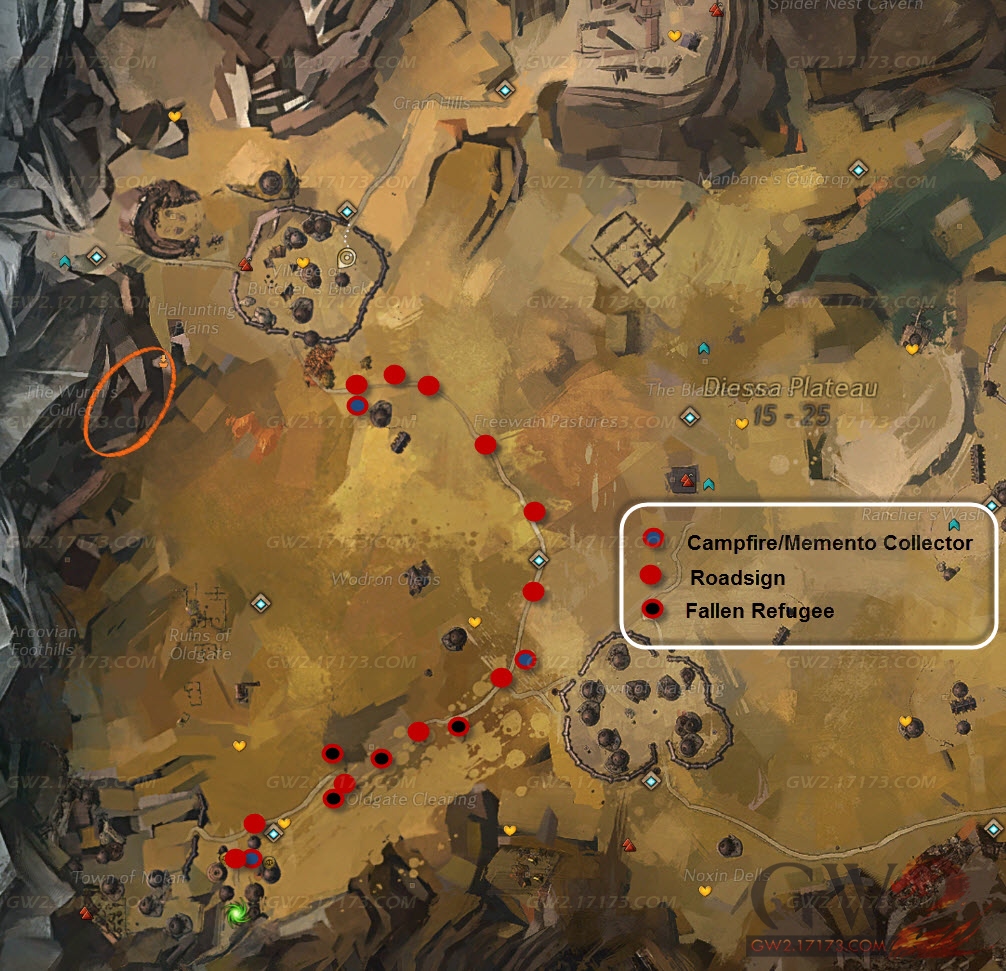The width and height of the screenshot is (1006, 971).
Task: Click the green swirl marker by Town of Nolan
Action: 237,913
